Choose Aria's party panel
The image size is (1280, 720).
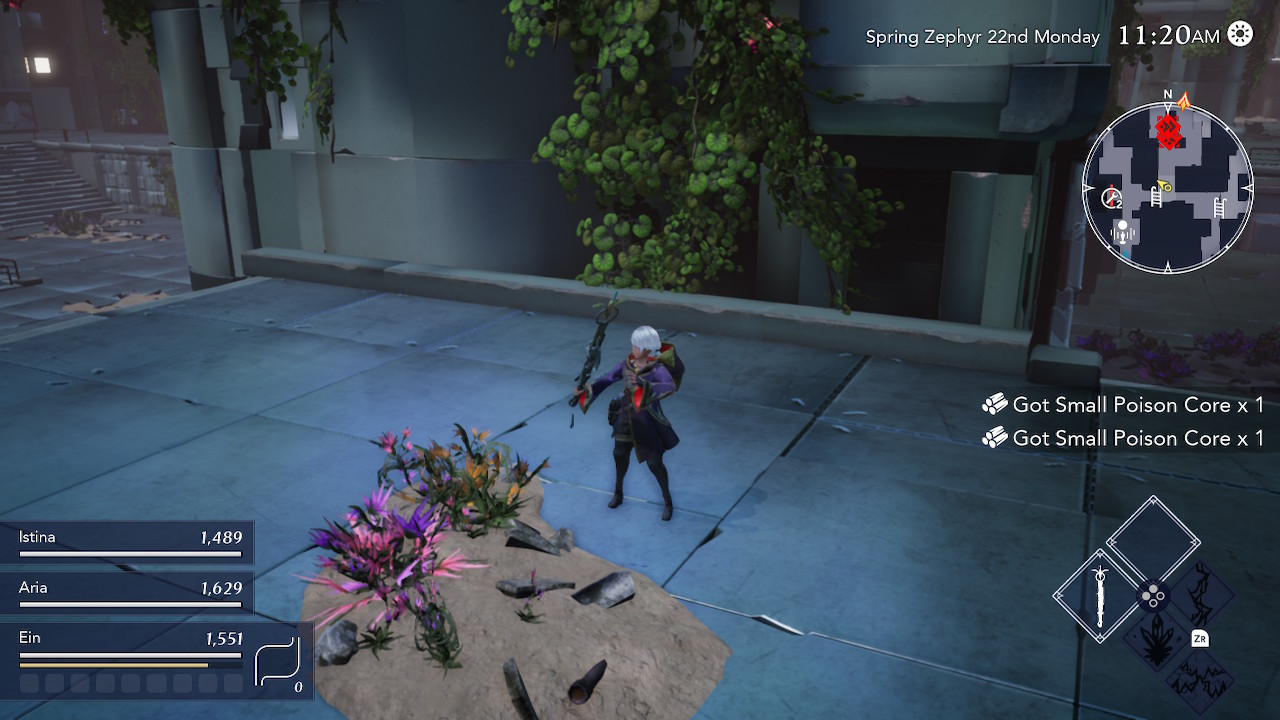coord(128,595)
